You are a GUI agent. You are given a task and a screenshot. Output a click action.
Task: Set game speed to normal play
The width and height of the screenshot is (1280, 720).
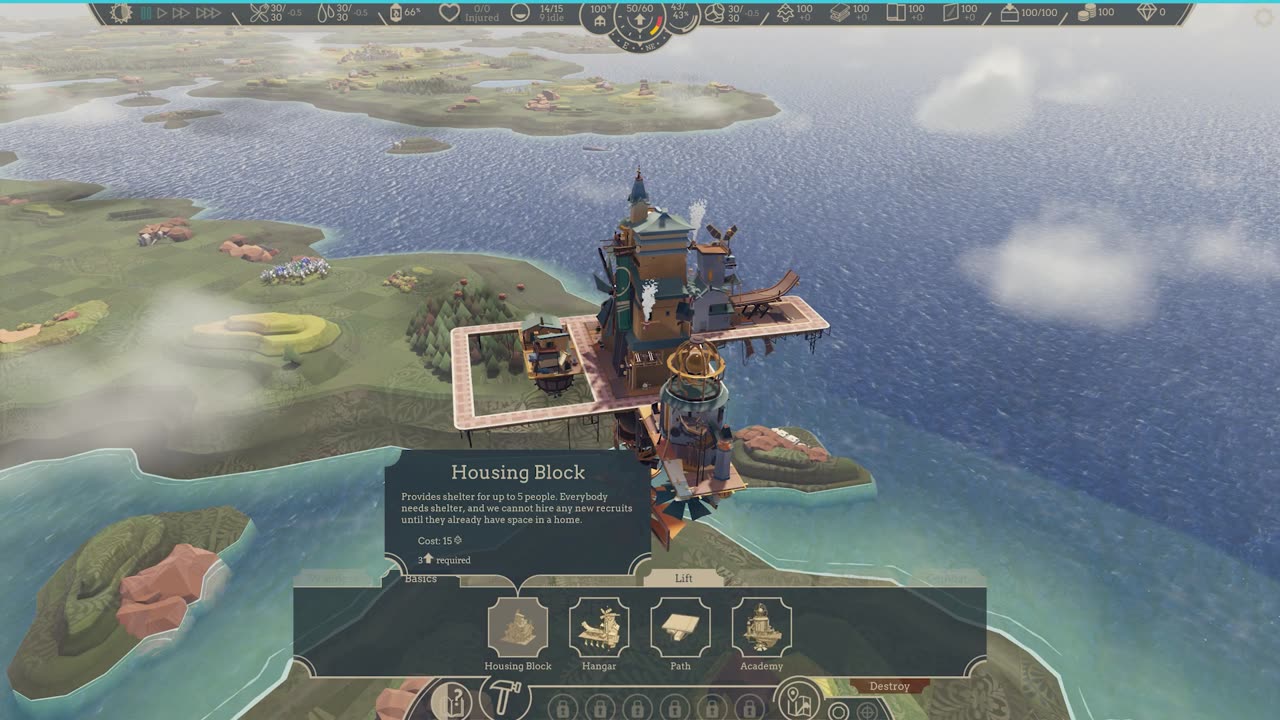[x=161, y=13]
